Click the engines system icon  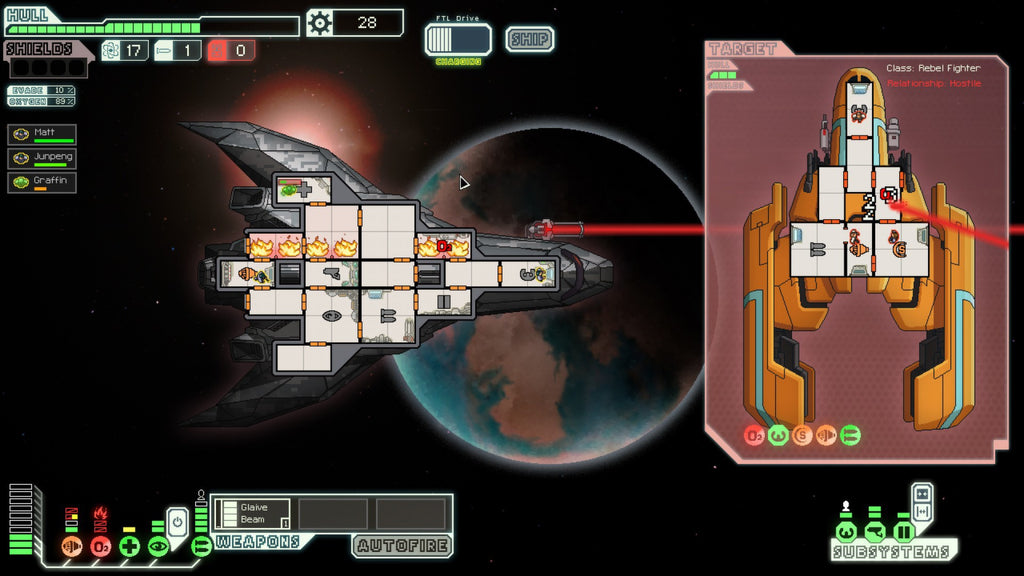click(71, 546)
